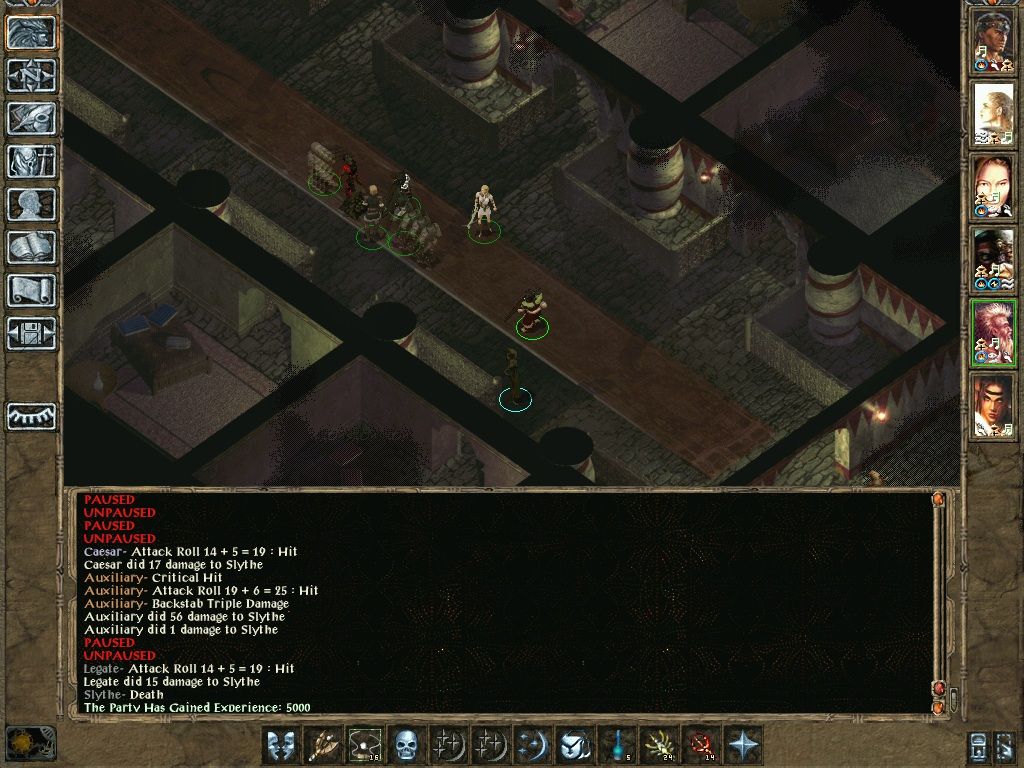Open options with the floppy disk button
Screen dimensions: 1024x768
(x=31, y=333)
